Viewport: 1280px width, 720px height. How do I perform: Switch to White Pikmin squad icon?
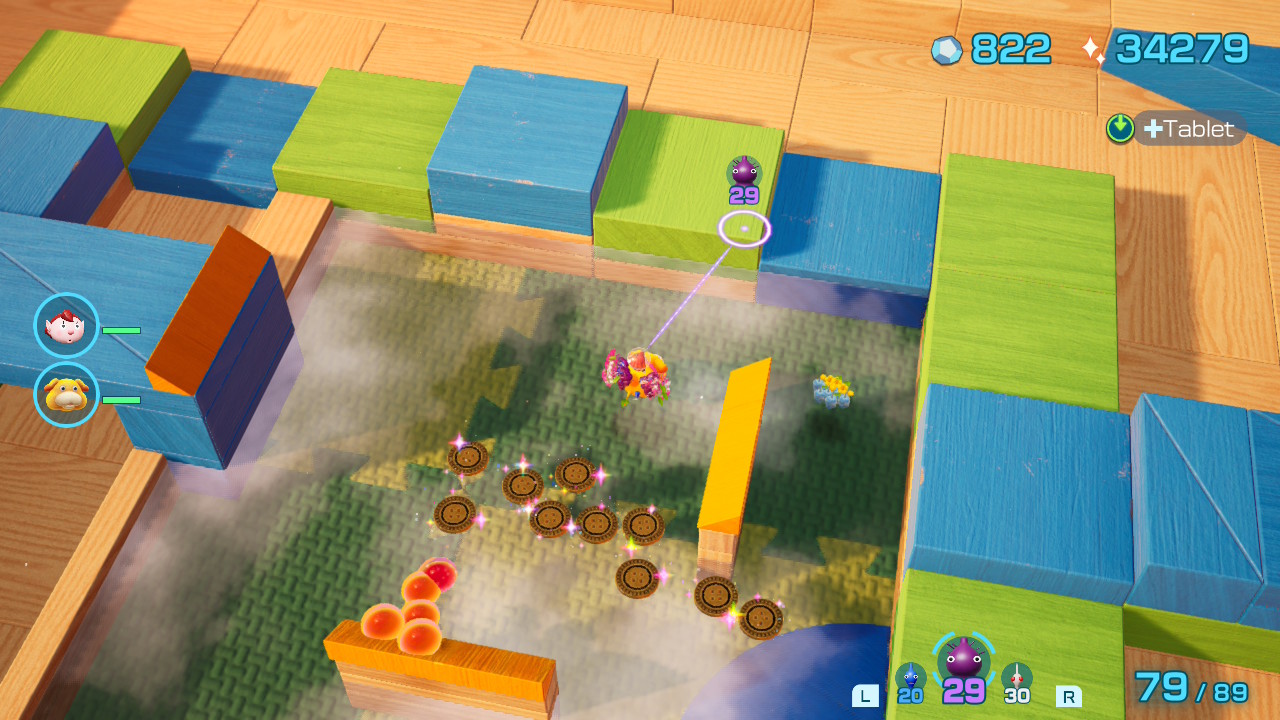coord(1017,678)
